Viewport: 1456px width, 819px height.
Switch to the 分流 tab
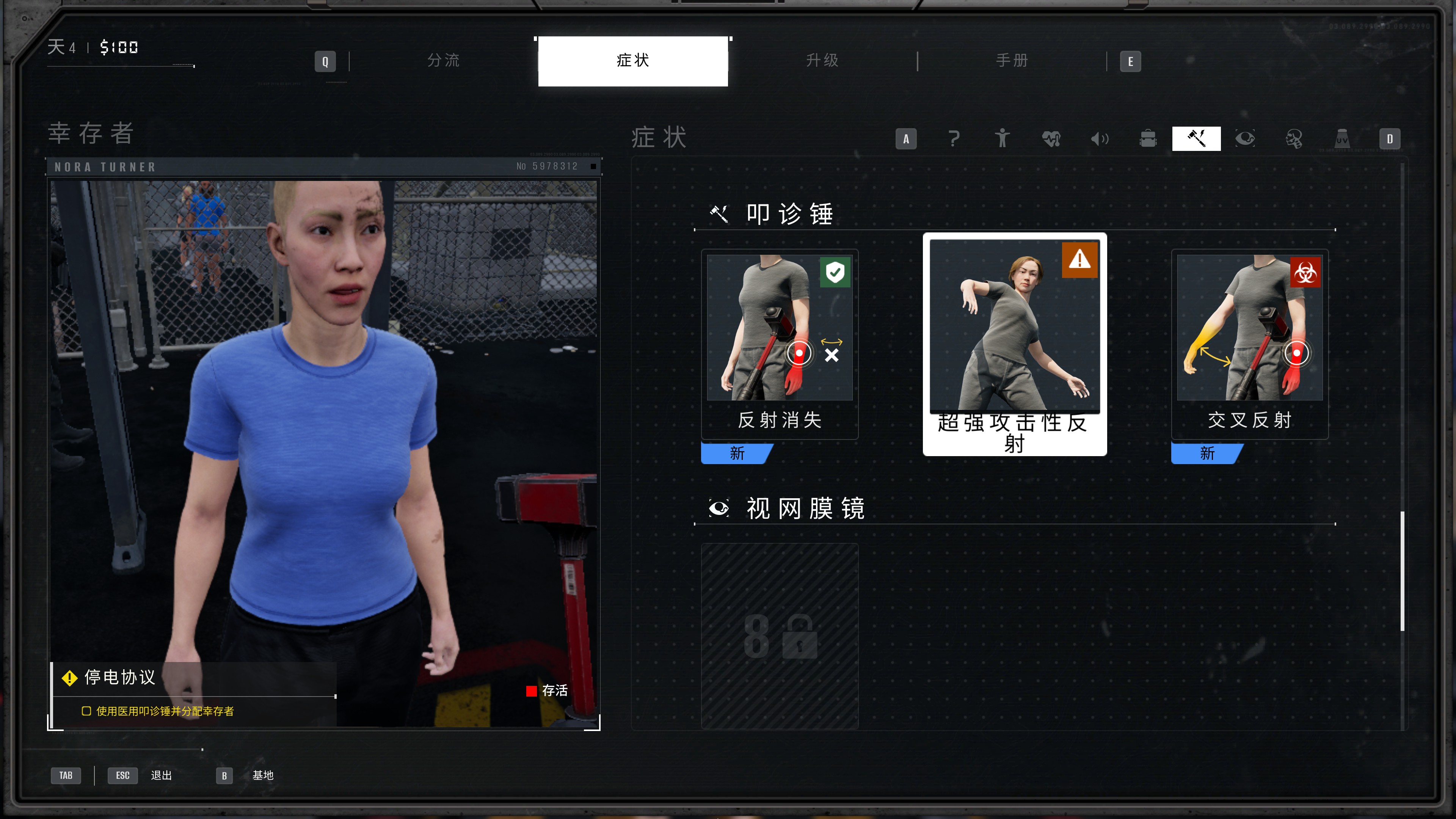(x=443, y=61)
